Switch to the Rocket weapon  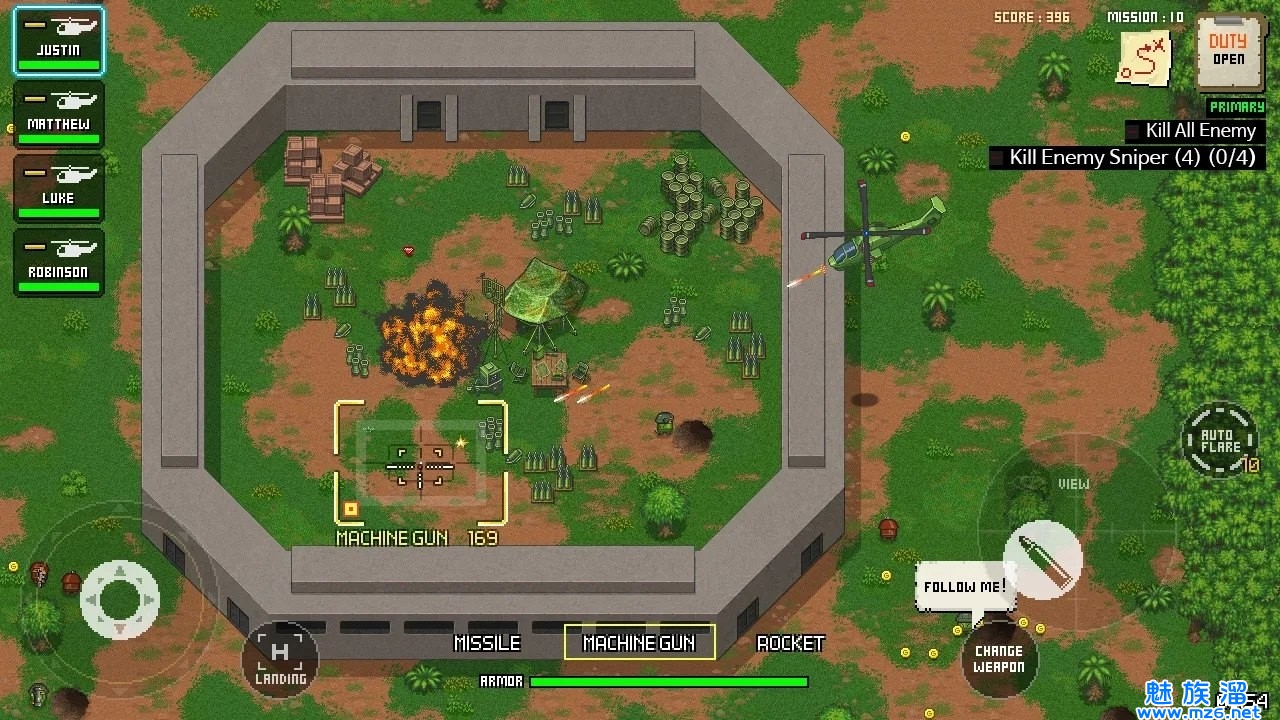point(790,643)
